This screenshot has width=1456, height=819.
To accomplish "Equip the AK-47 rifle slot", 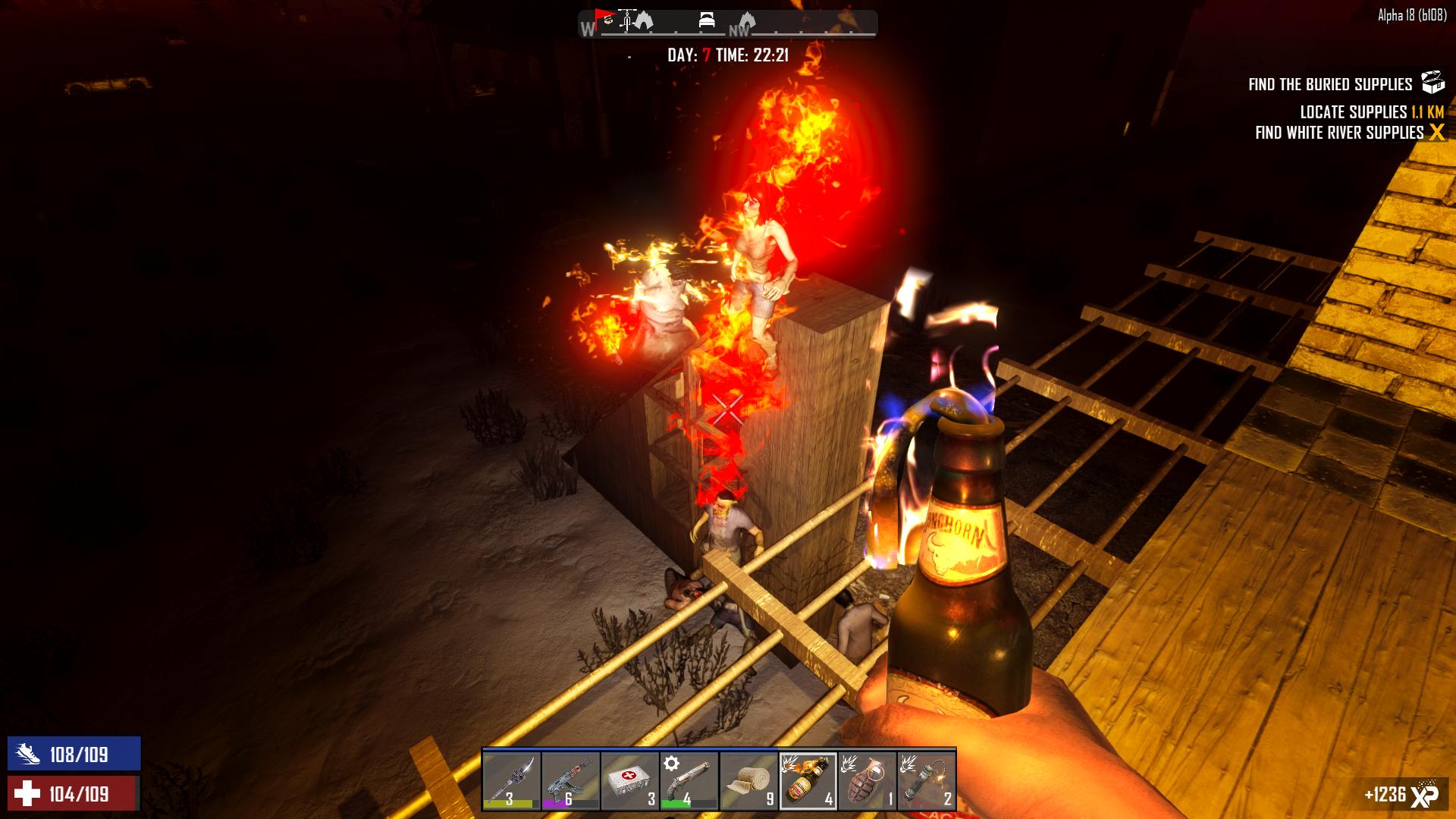I will [570, 780].
